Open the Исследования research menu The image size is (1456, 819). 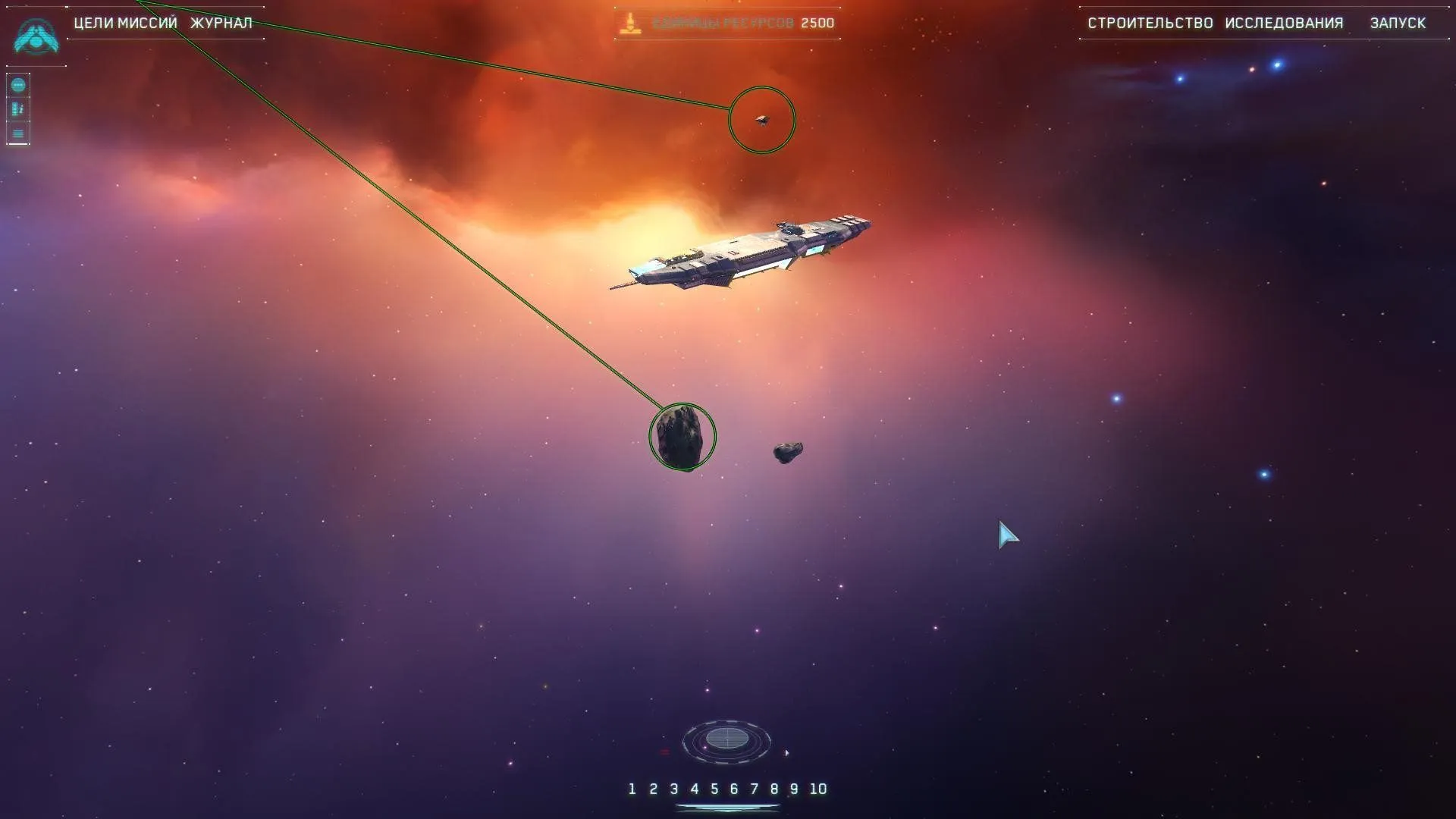point(1284,23)
